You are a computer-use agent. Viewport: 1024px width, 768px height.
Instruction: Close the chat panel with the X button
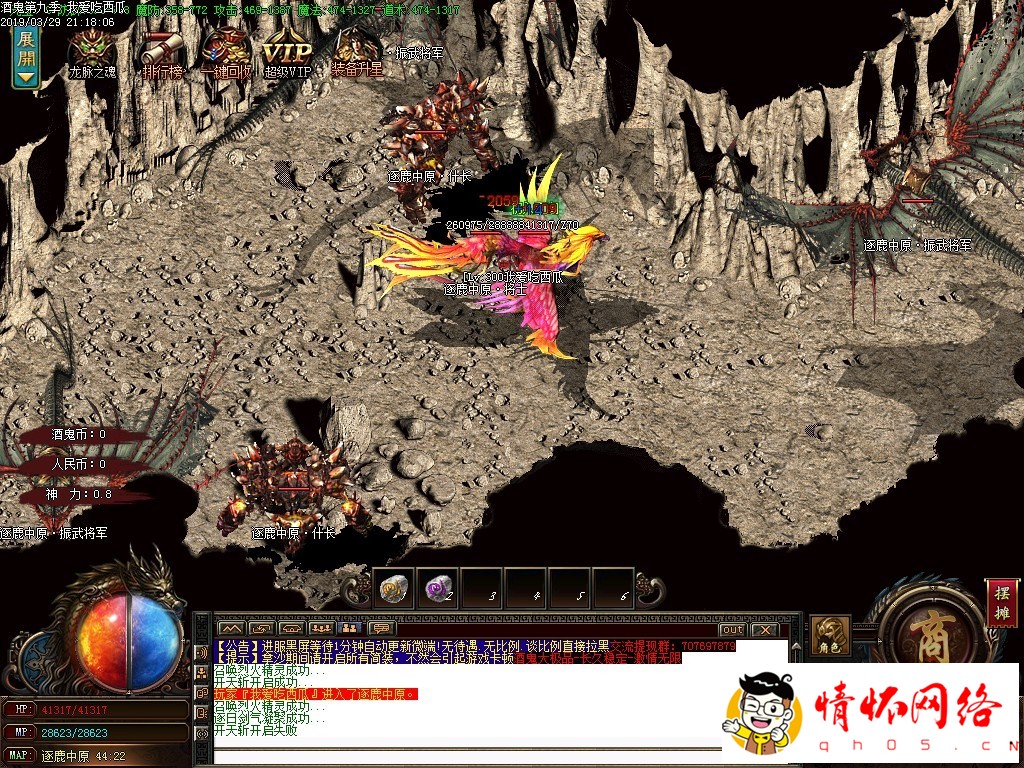click(765, 629)
